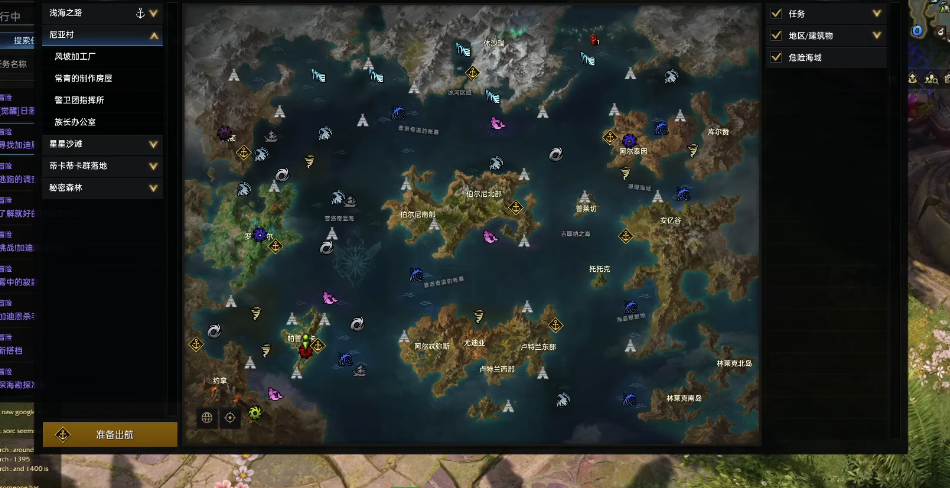The height and width of the screenshot is (488, 950).
Task: Toggle the 危险海域 filter checkbox
Action: point(777,57)
